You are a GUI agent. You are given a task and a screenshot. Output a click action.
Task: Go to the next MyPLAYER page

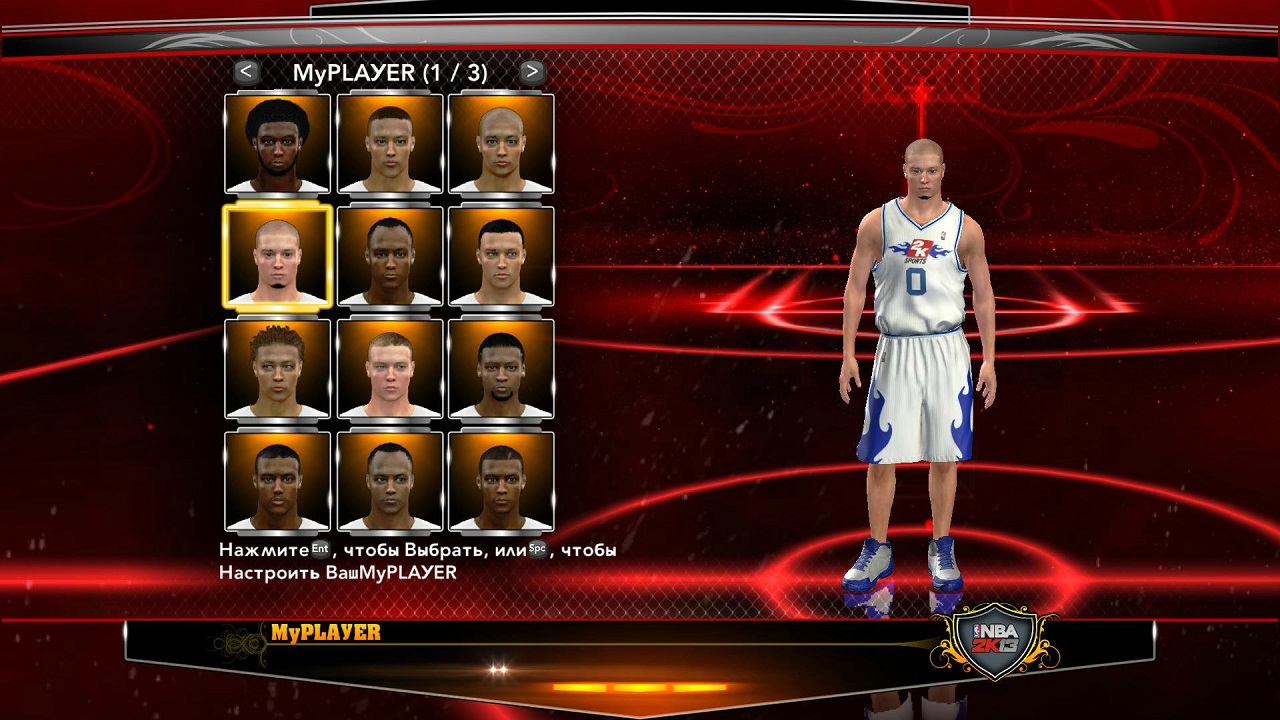click(532, 72)
